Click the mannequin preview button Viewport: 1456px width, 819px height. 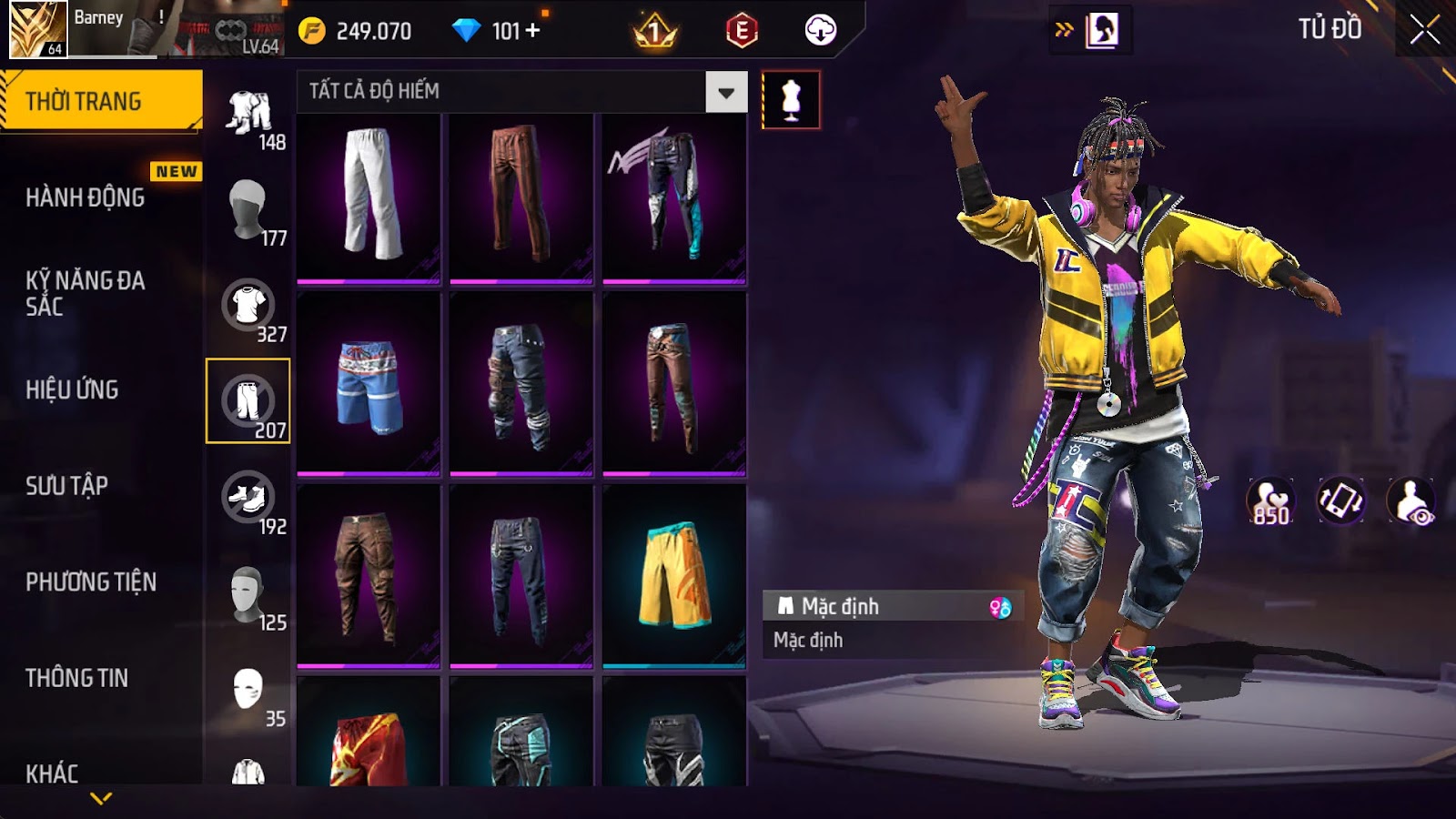pos(790,100)
